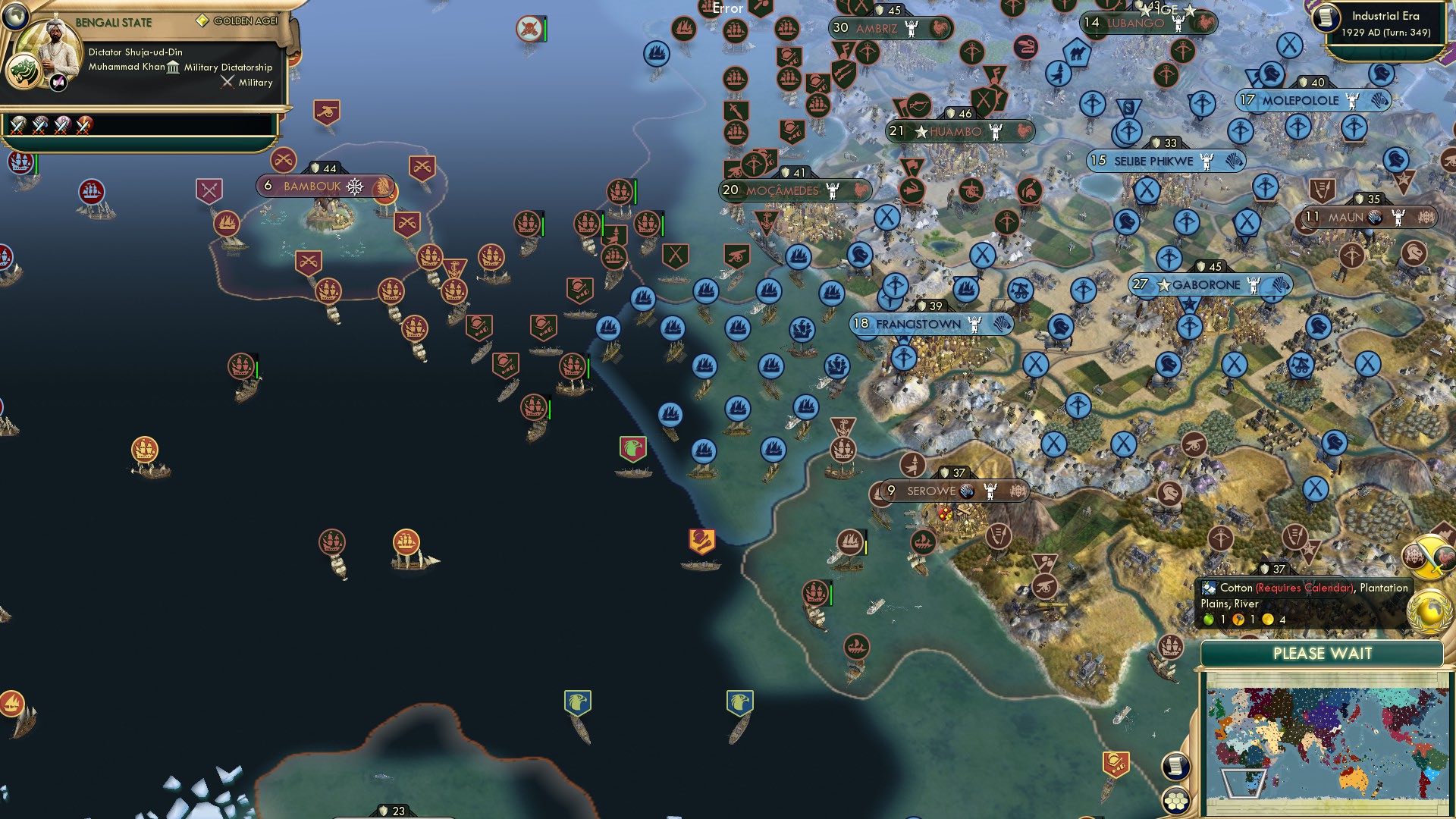Click the hexagon notification icon bottom right
The height and width of the screenshot is (819, 1456).
1175,799
